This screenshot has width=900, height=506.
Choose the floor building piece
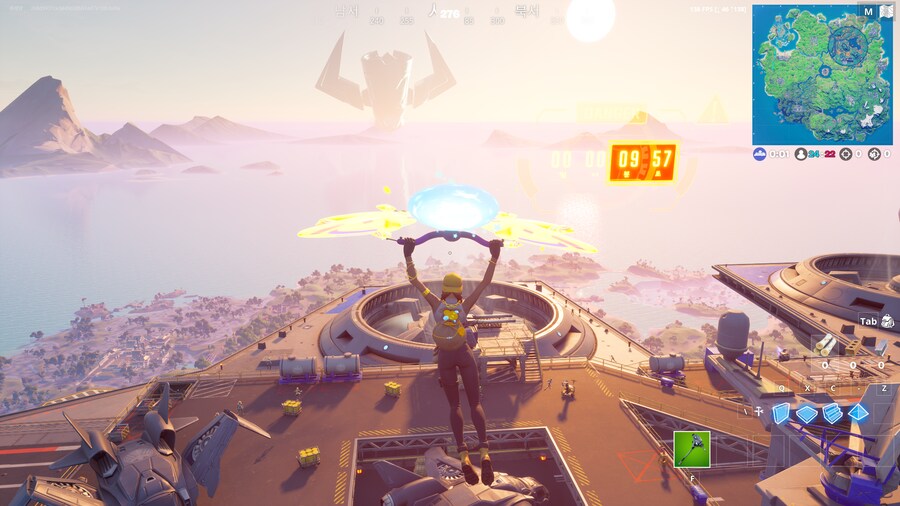pyautogui.click(x=806, y=413)
